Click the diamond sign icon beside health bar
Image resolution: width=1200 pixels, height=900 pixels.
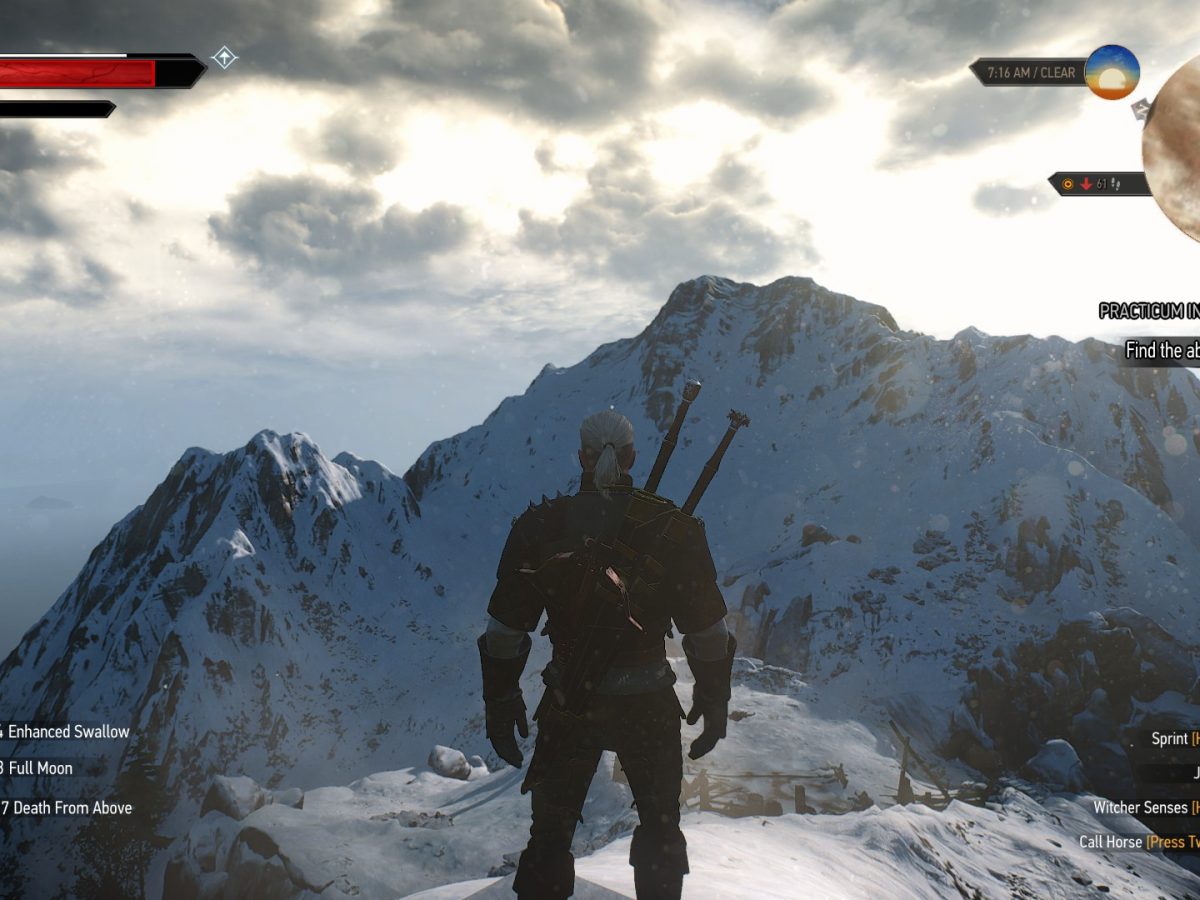[x=224, y=58]
